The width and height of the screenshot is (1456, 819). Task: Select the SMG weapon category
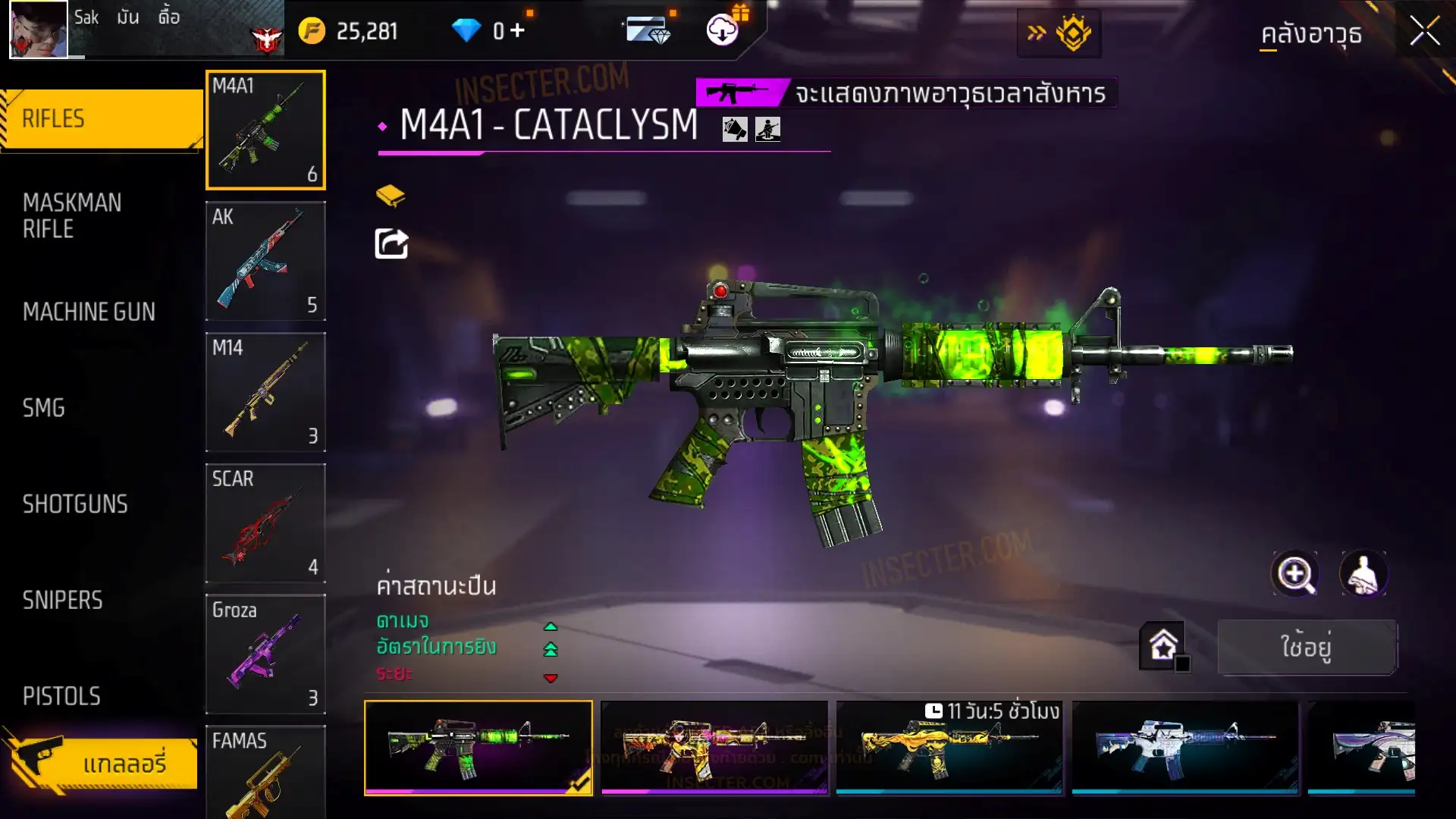pos(44,408)
